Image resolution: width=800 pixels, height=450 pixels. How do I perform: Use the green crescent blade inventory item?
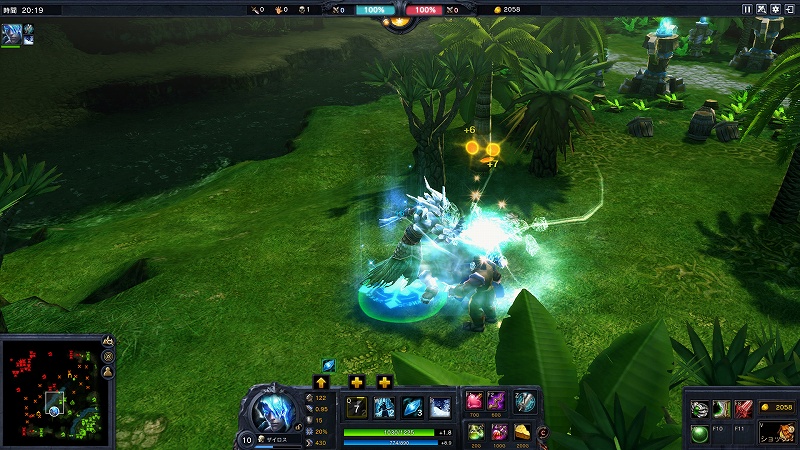click(722, 408)
